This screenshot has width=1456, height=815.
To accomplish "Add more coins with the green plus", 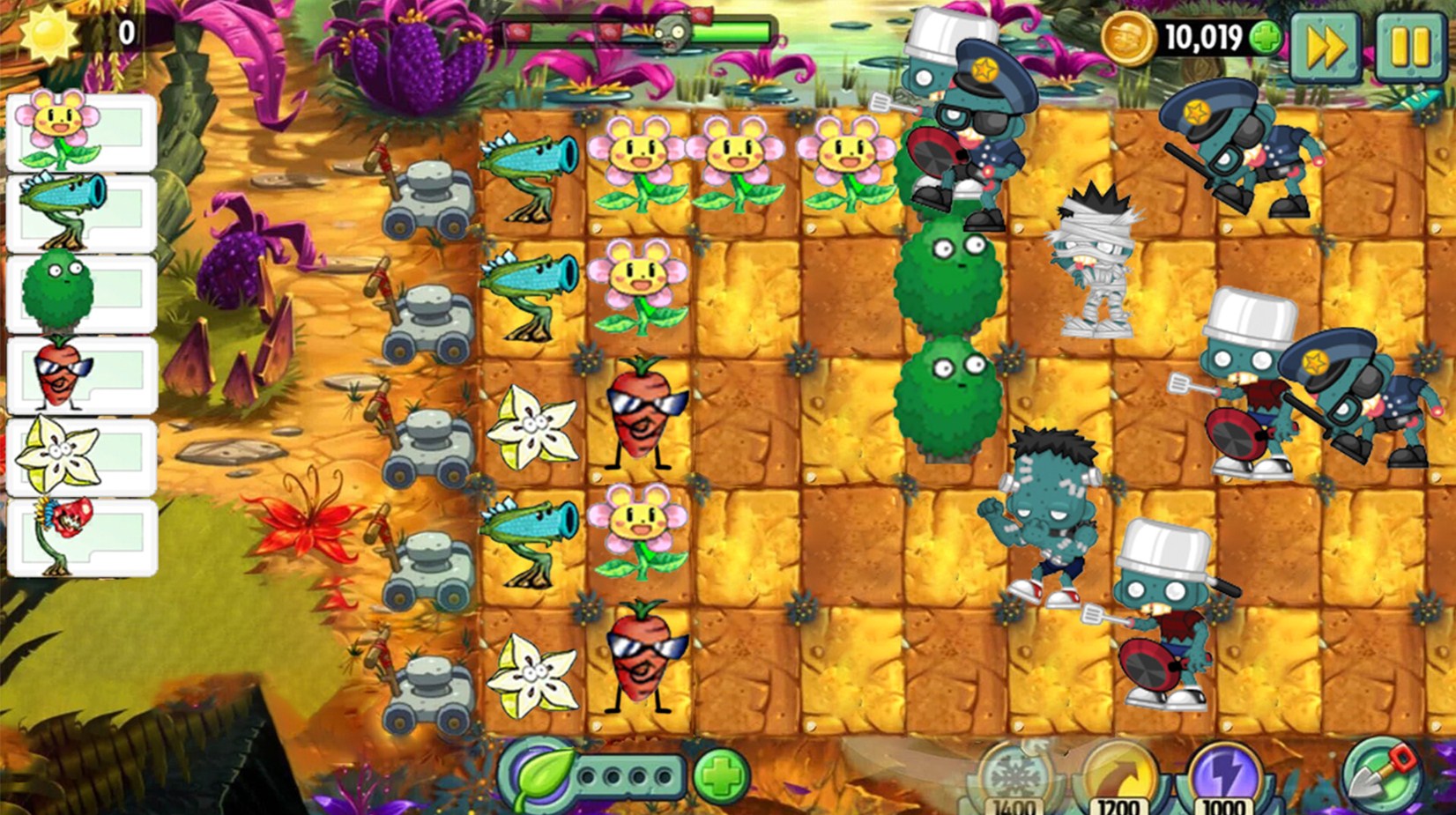I will (1266, 38).
